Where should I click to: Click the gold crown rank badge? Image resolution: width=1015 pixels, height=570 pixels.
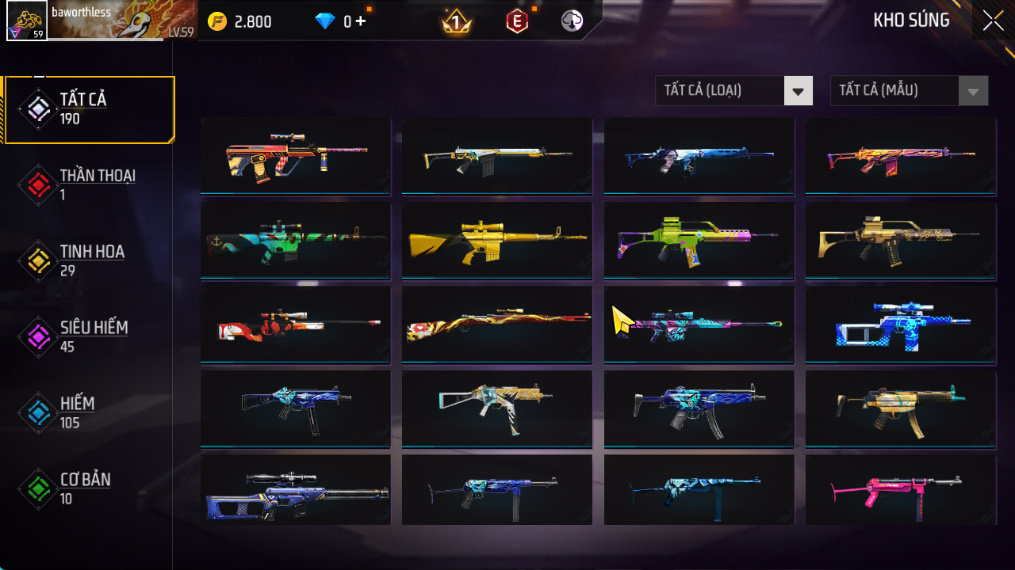tap(457, 21)
